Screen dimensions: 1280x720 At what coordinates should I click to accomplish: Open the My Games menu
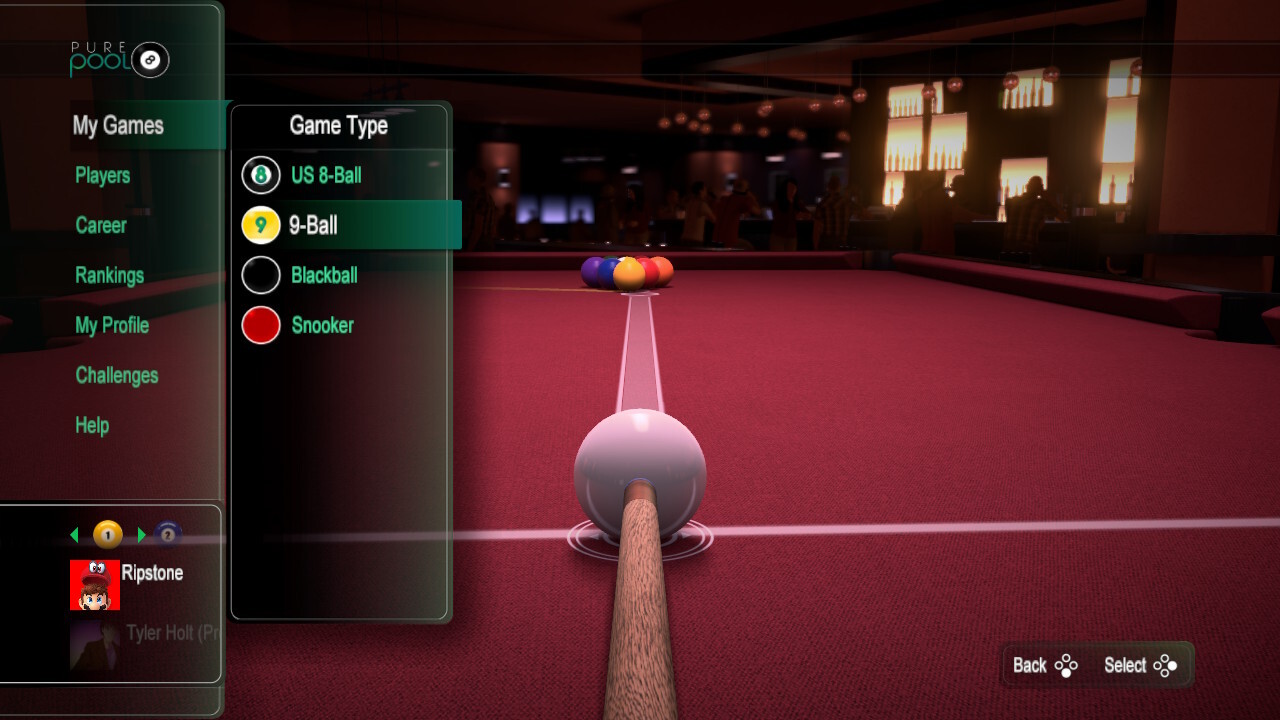tap(118, 125)
